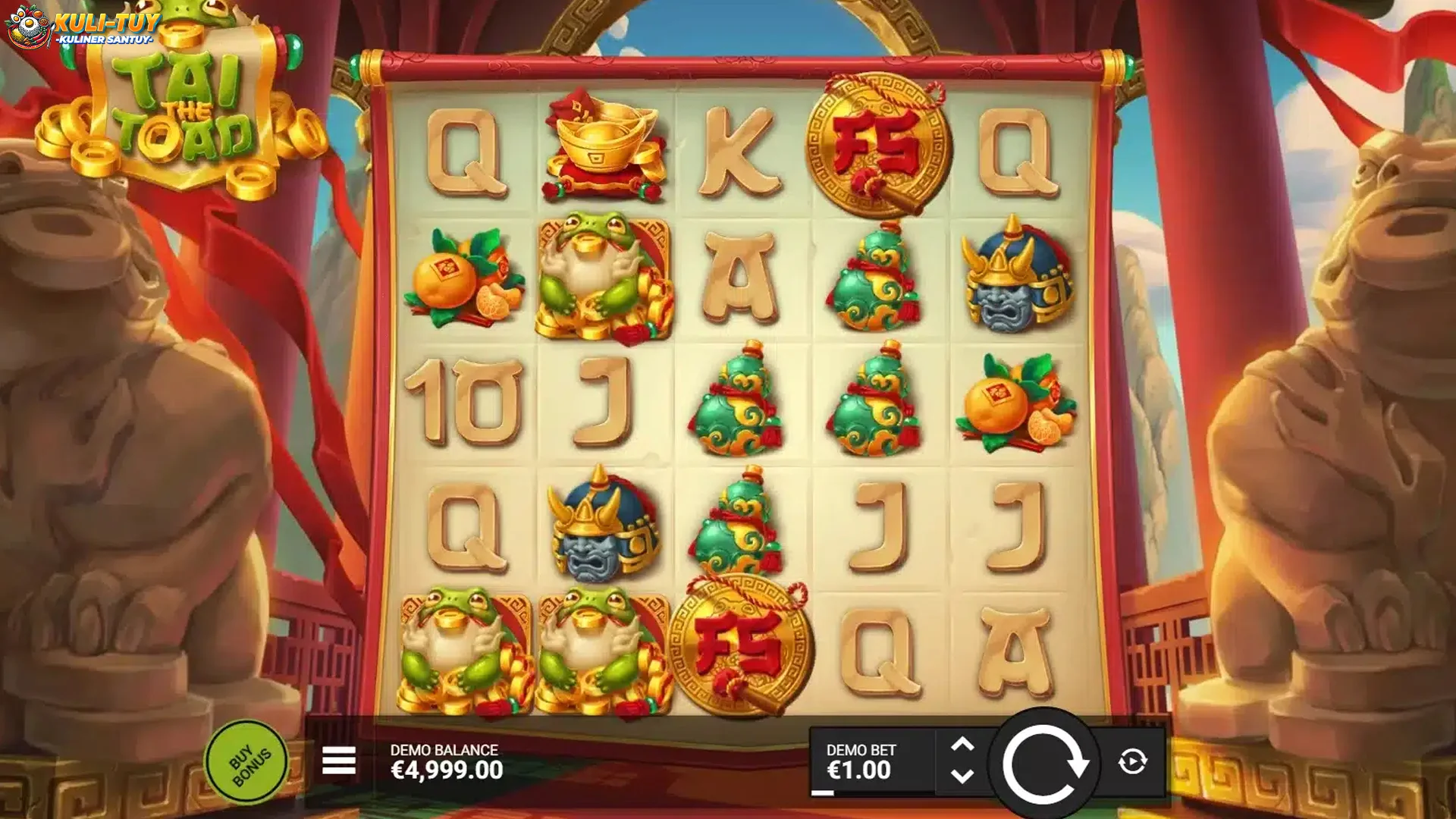Viewport: 1456px width, 819px height.
Task: Open the green Buy Bonus button
Action: point(247,762)
